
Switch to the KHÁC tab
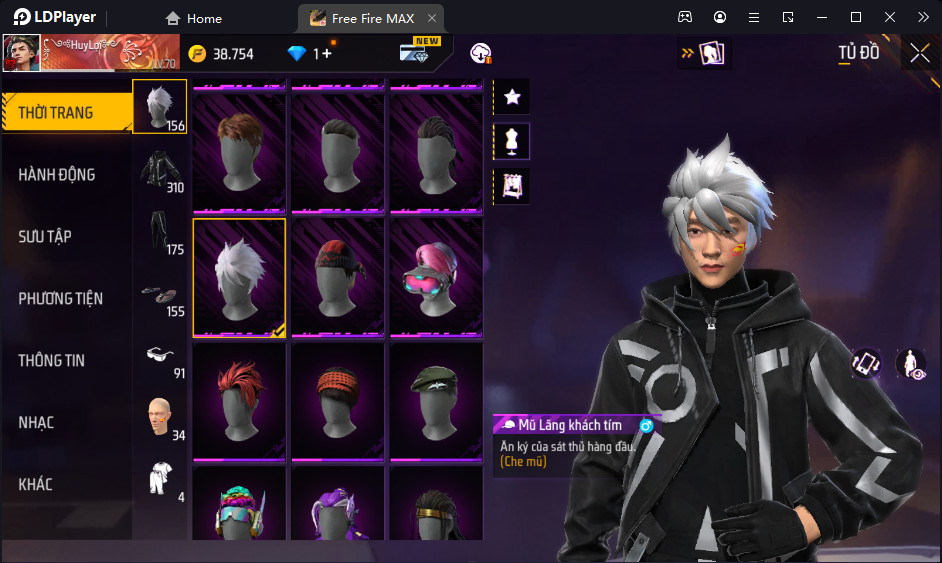pos(66,484)
